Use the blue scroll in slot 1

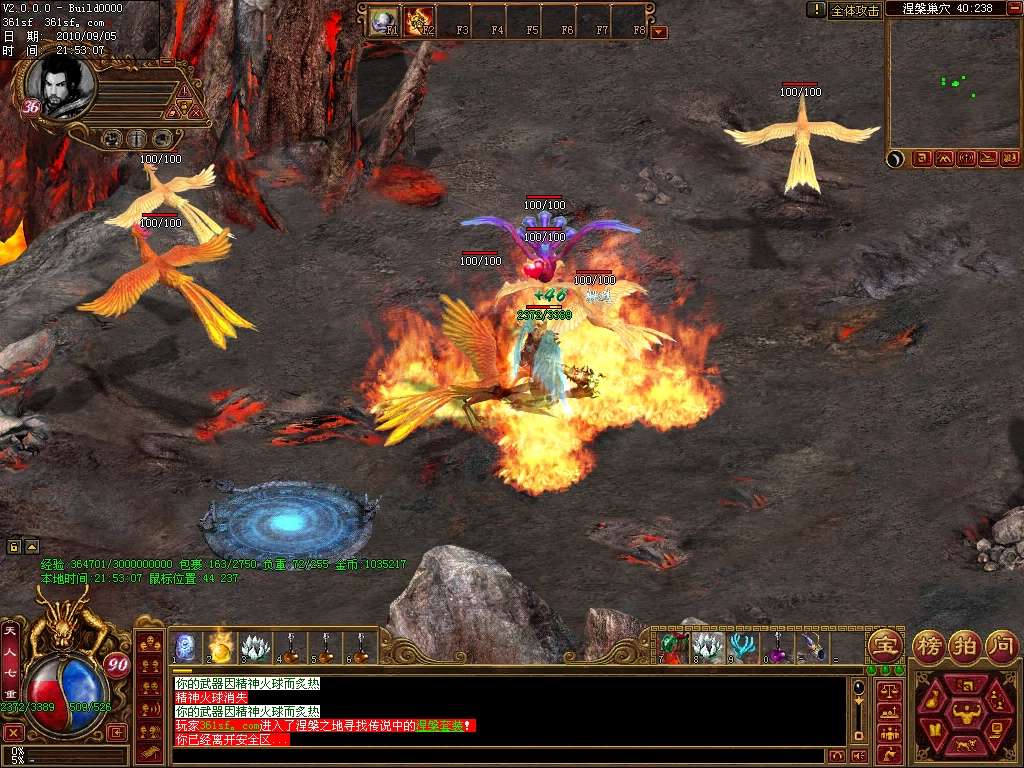(186, 648)
